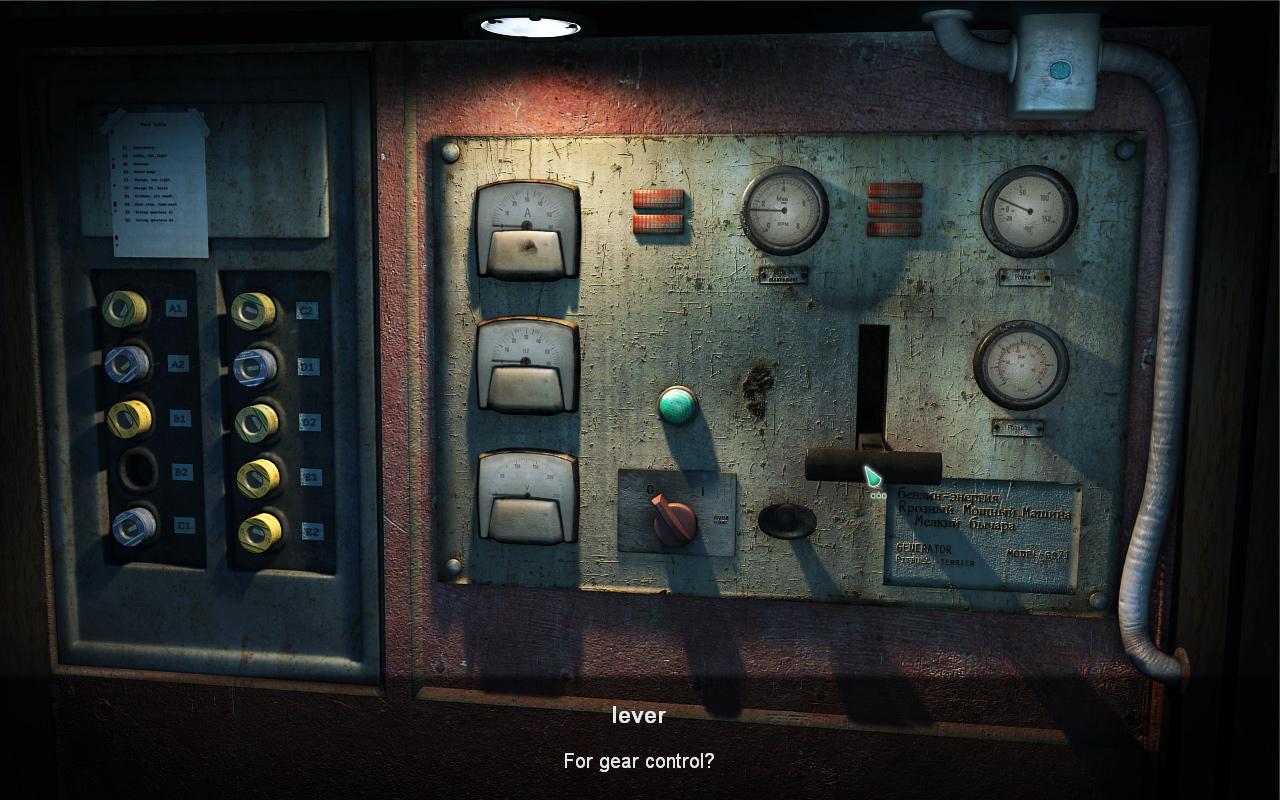Click the yellow fuse labeled E1

tap(259, 478)
